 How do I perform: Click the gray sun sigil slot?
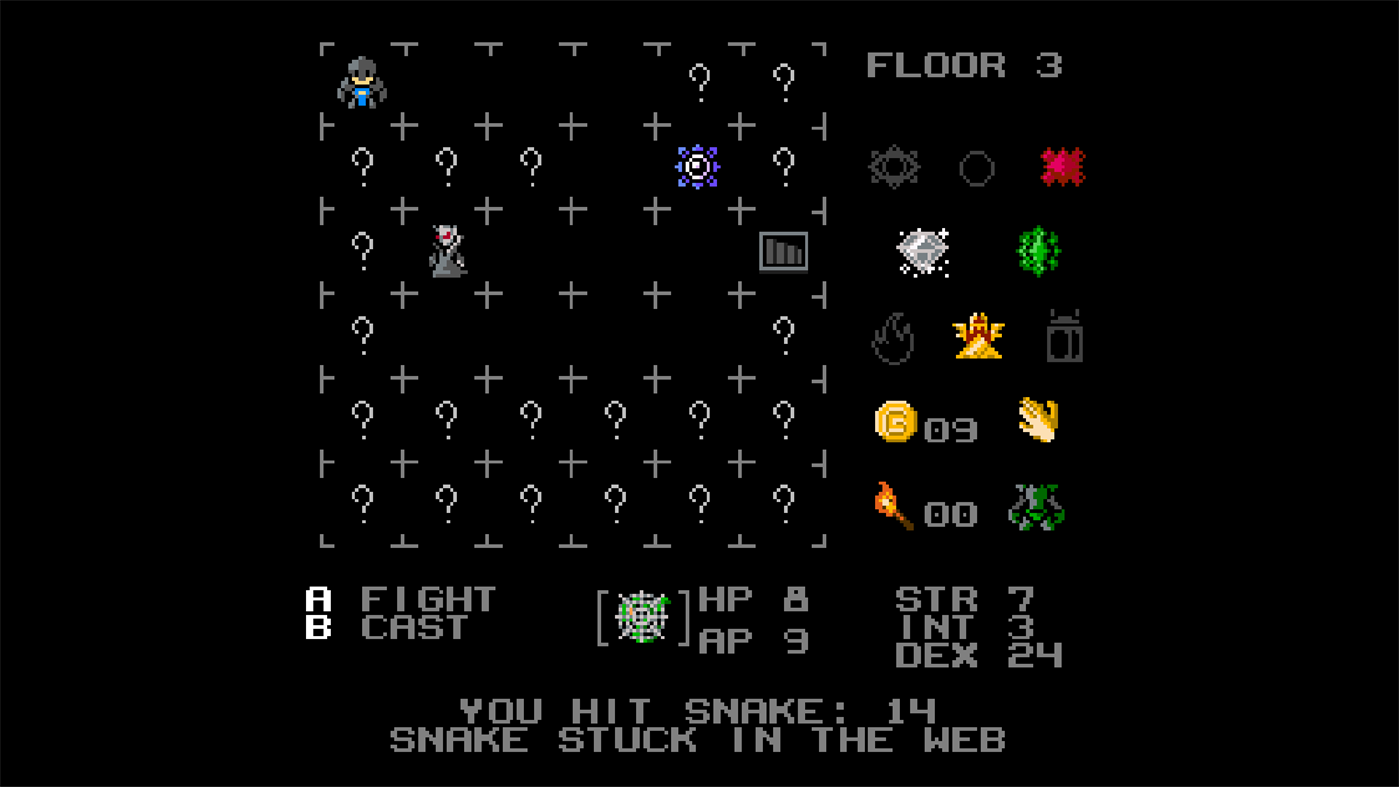(x=893, y=166)
